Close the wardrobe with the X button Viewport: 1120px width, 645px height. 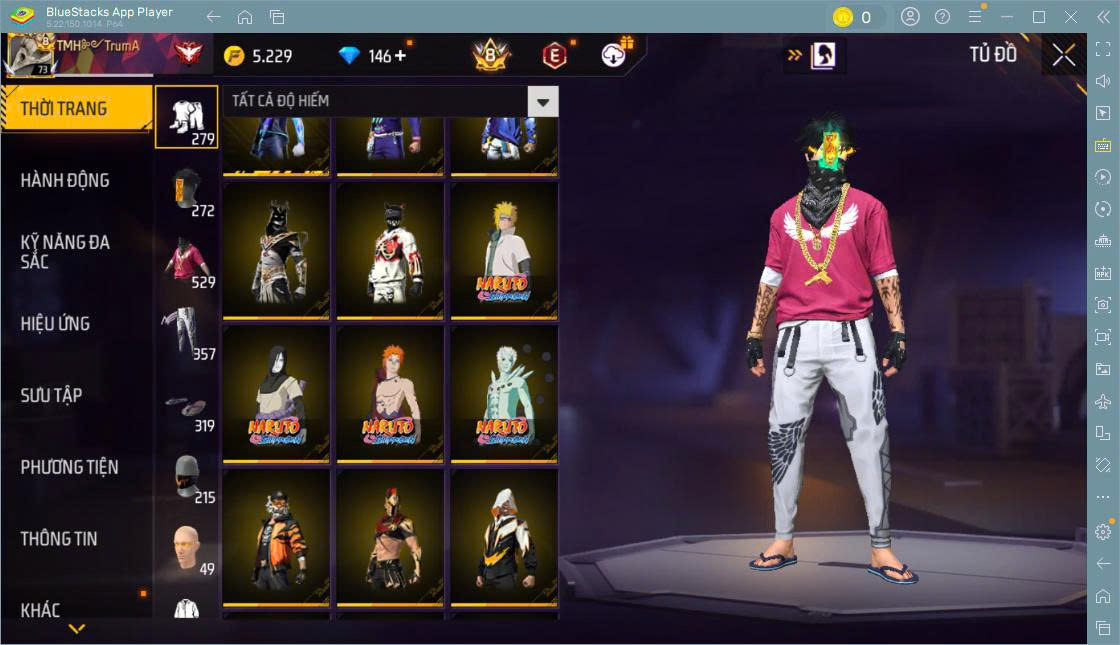1063,55
